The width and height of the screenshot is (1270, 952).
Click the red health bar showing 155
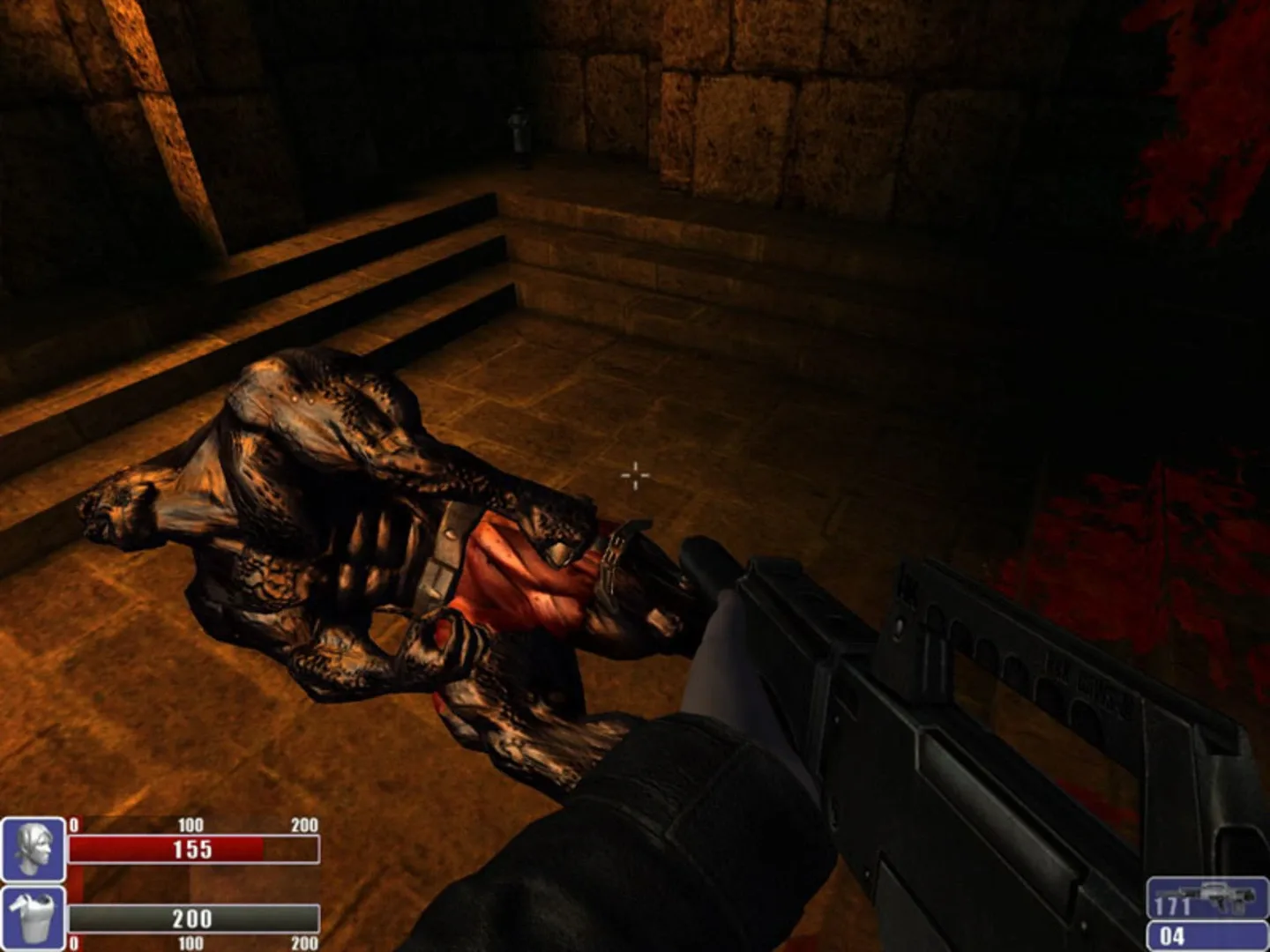pos(194,848)
